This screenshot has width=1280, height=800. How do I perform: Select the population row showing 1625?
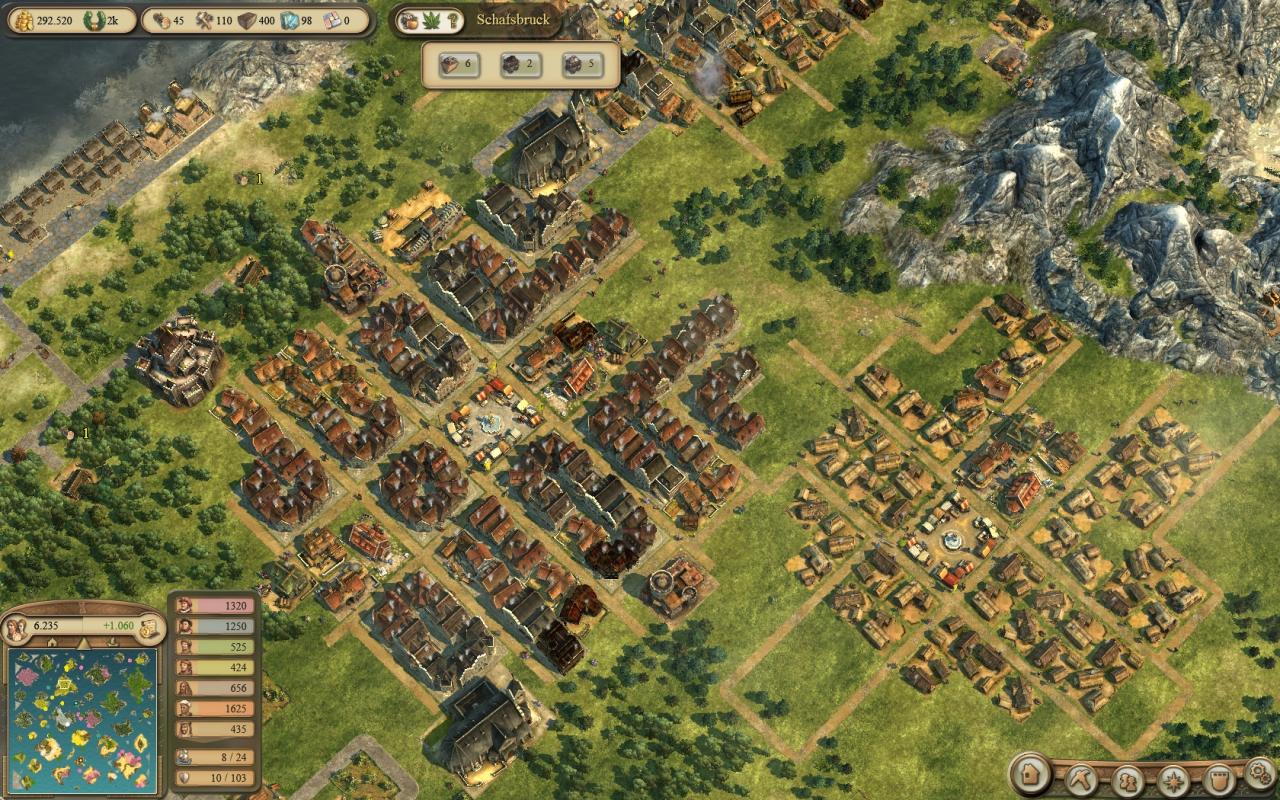(215, 709)
